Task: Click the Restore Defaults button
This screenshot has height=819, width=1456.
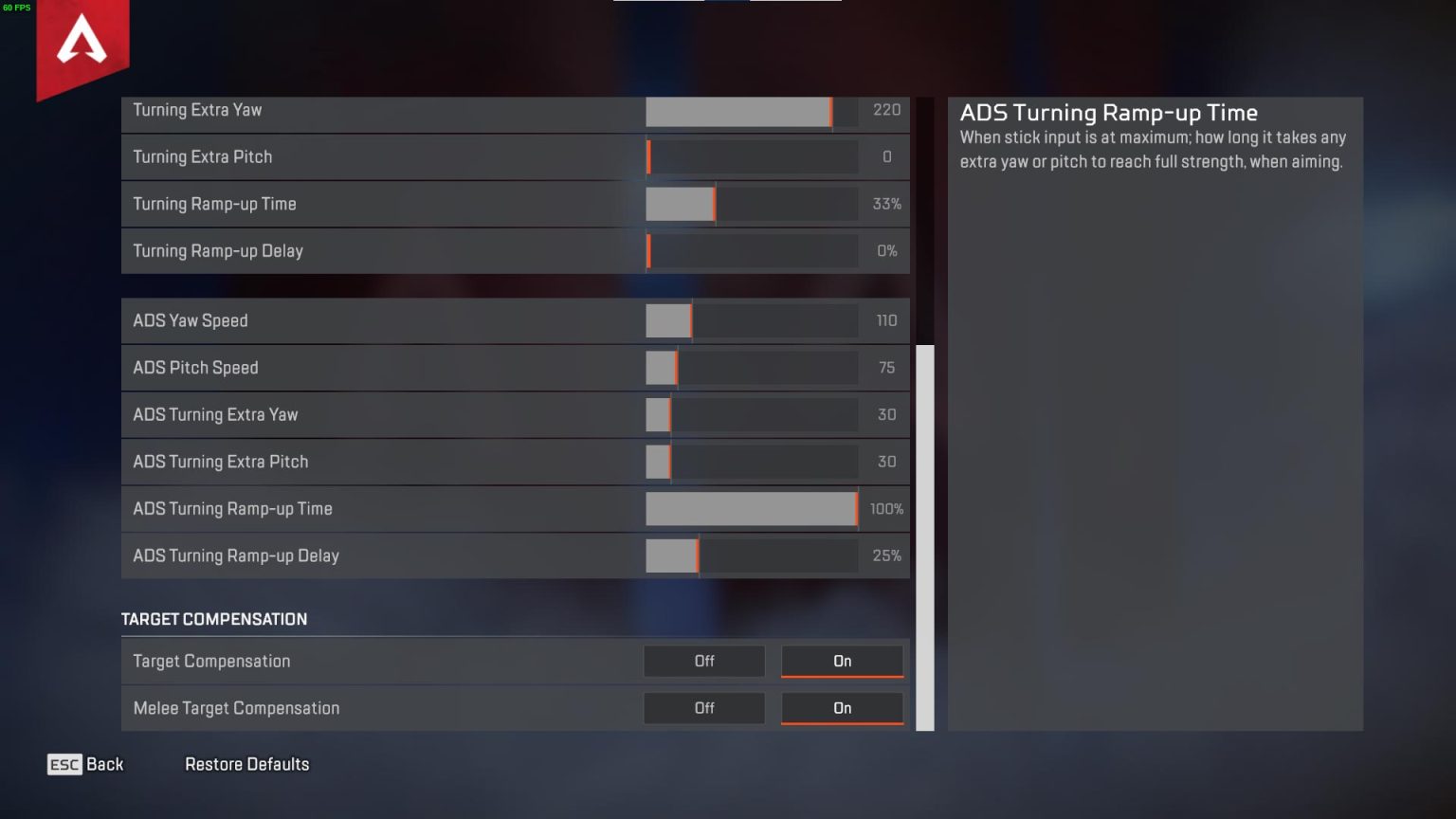Action: click(x=246, y=764)
